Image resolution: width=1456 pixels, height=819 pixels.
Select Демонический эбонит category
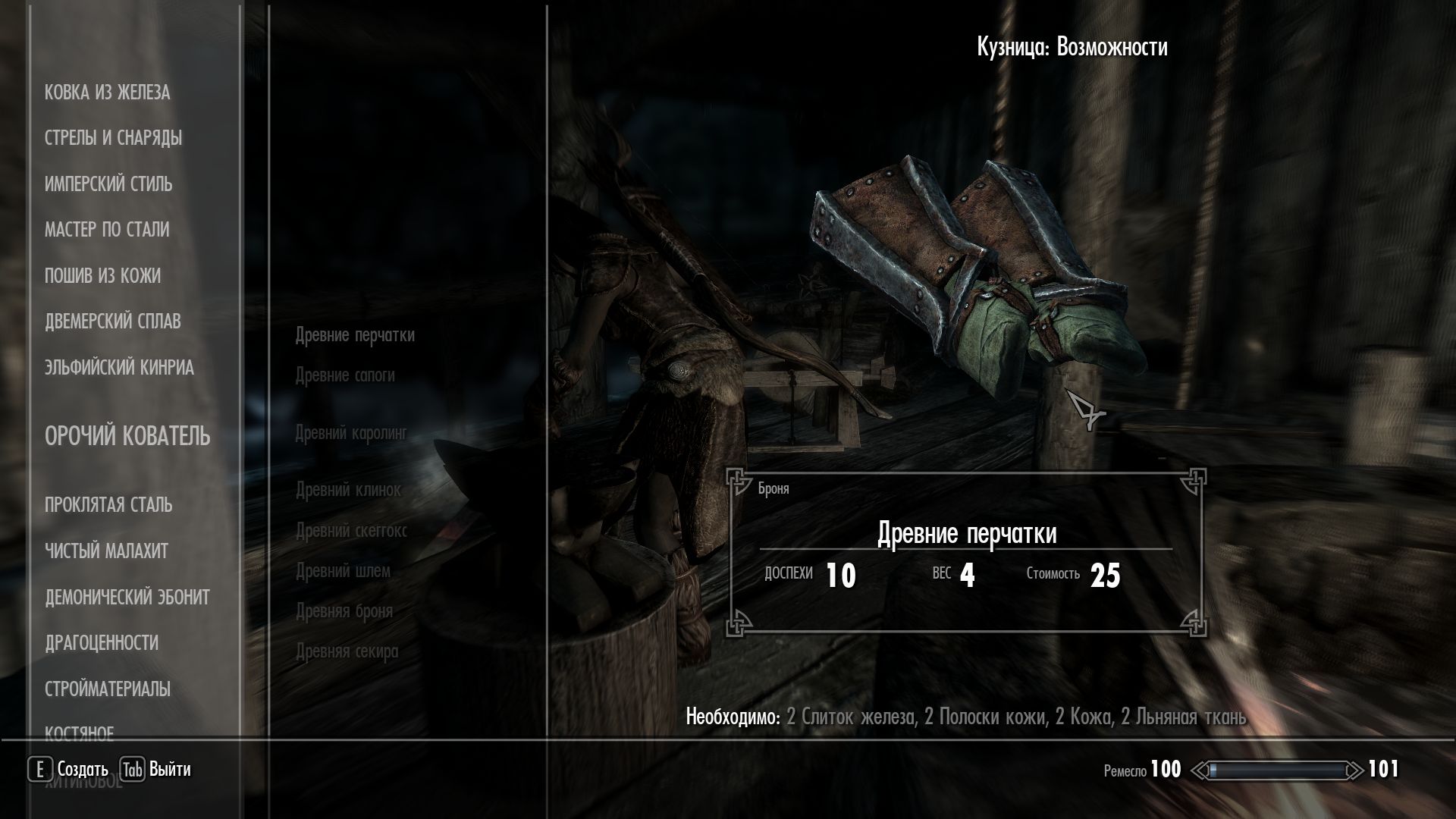(x=127, y=598)
